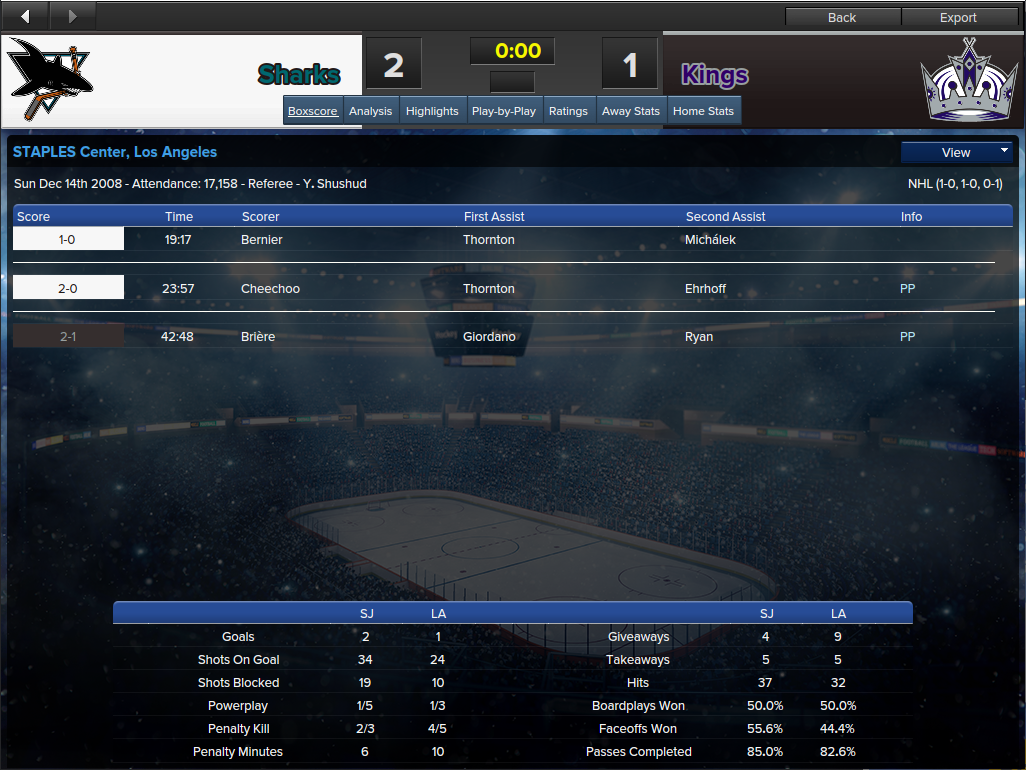
Task: Go forward with the right arrow
Action: 72,16
